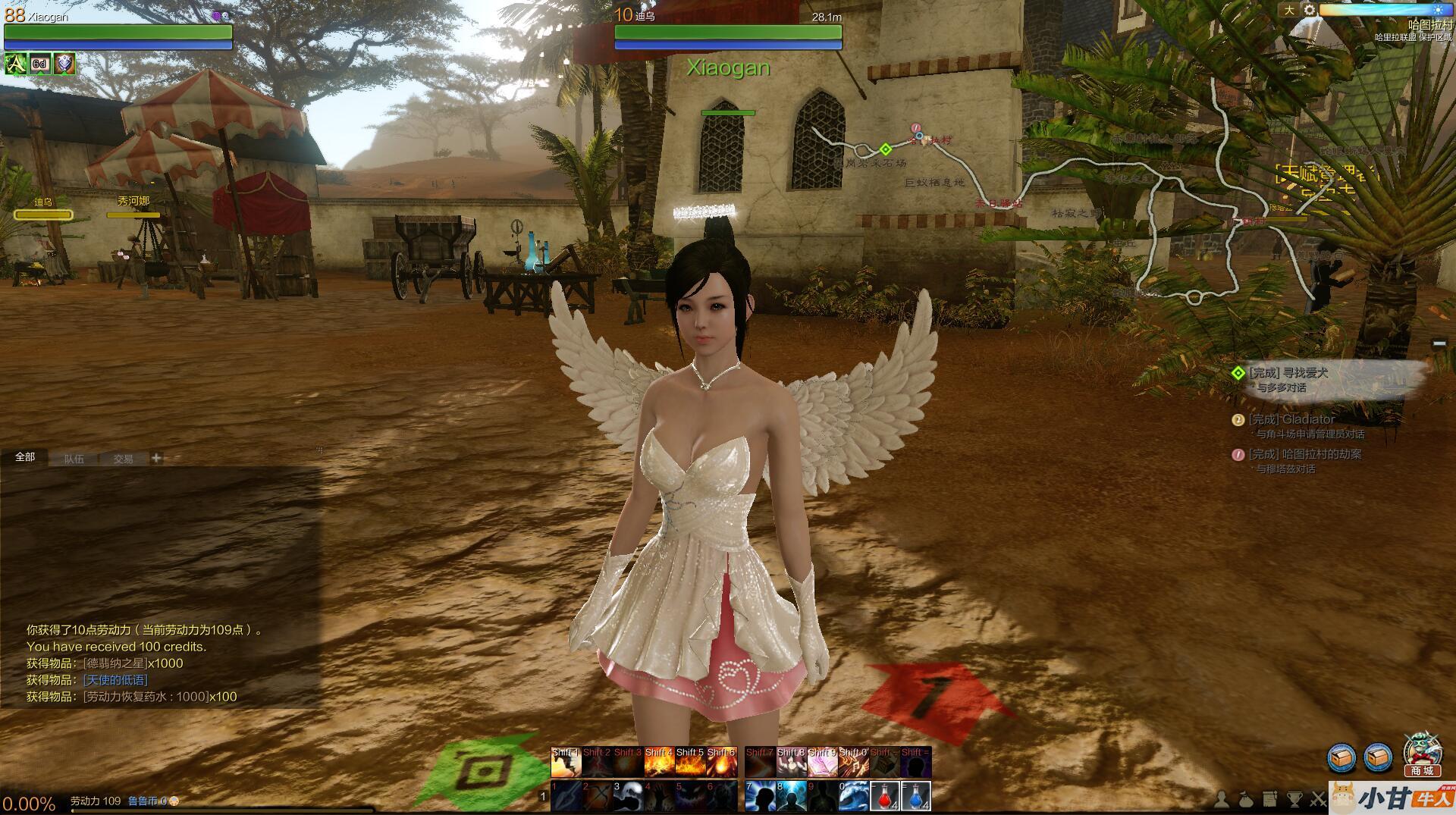The width and height of the screenshot is (1456, 815).
Task: Open the character silhouette menu icon
Action: [x=1222, y=799]
